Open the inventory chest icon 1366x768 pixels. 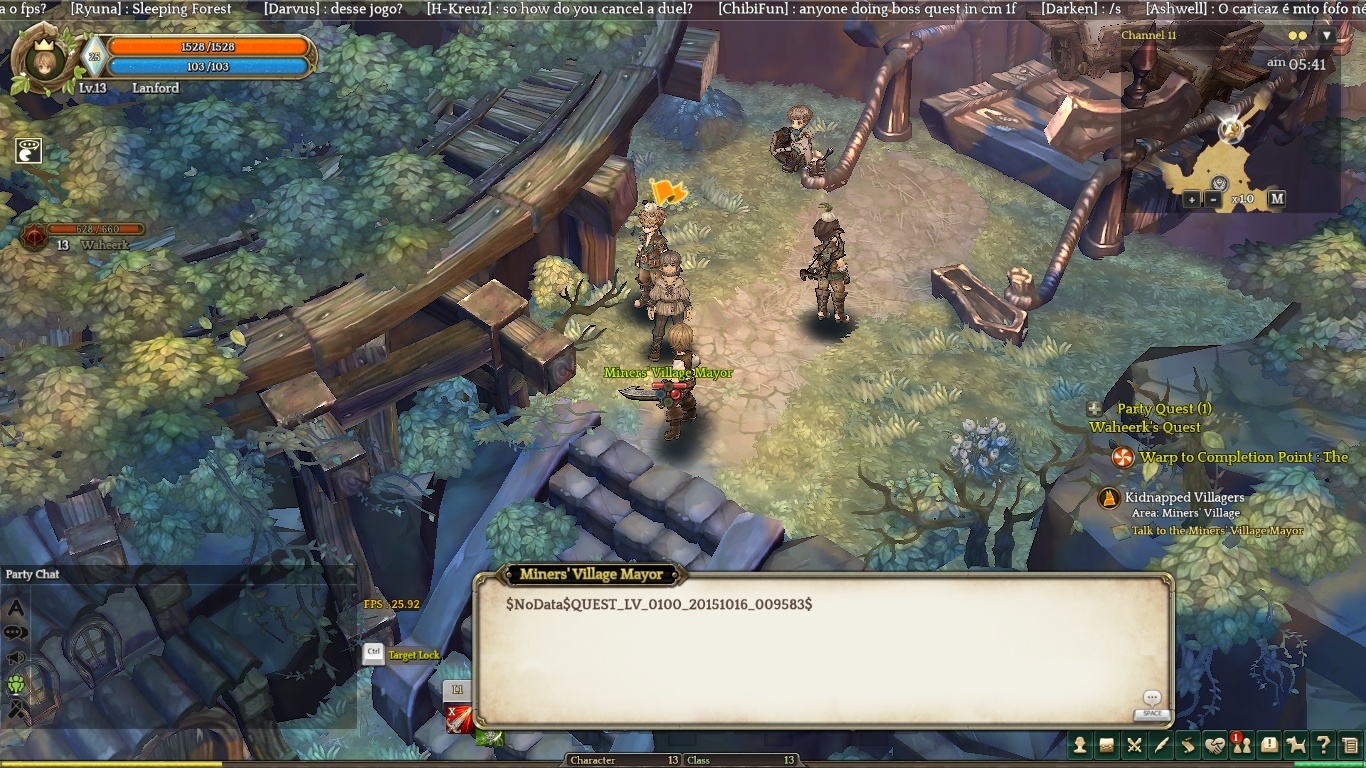pyautogui.click(x=1107, y=745)
